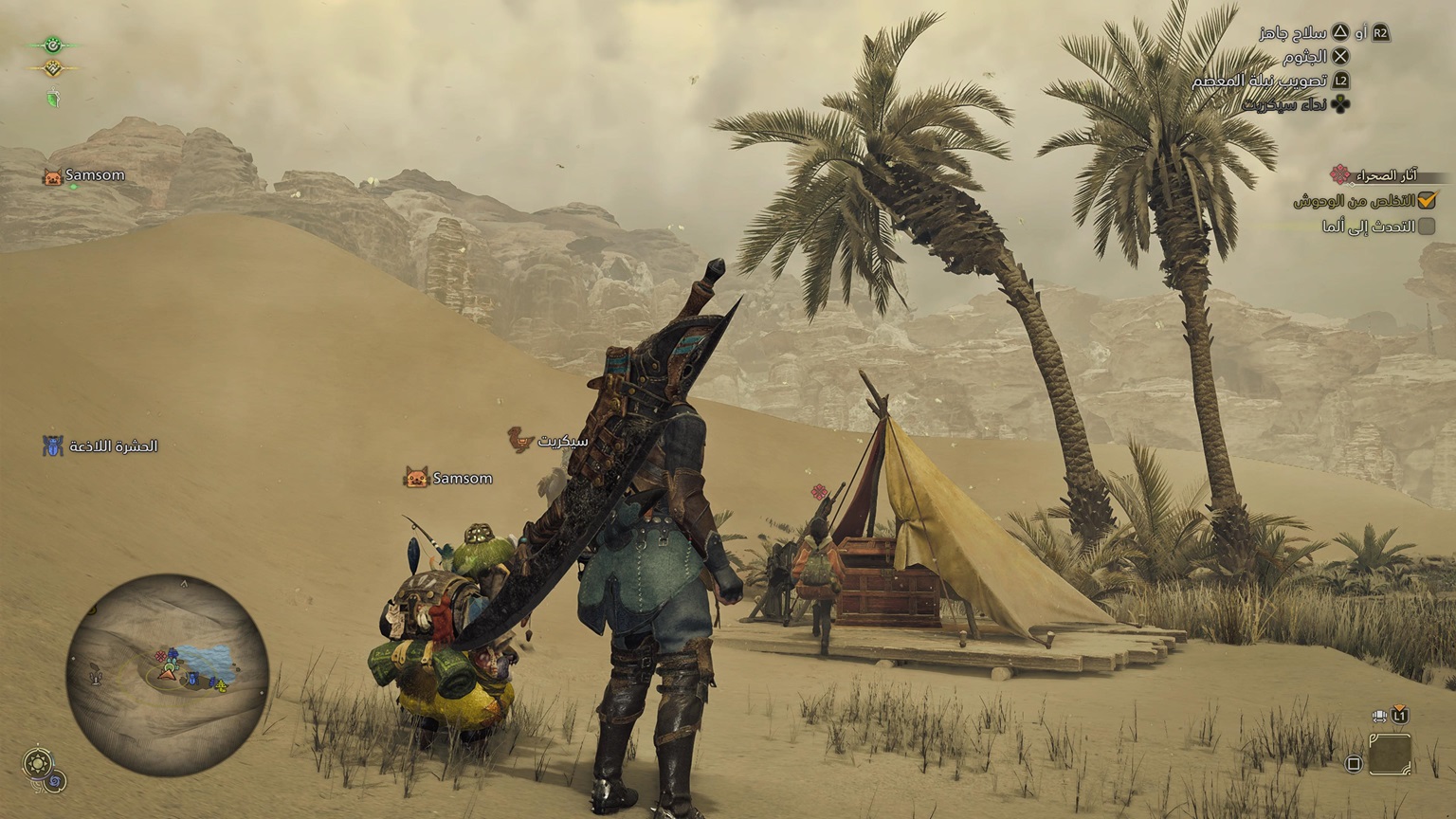The image size is (1456, 819).
Task: Select the الحشرة اللاذعة gathering label
Action: click(100, 446)
